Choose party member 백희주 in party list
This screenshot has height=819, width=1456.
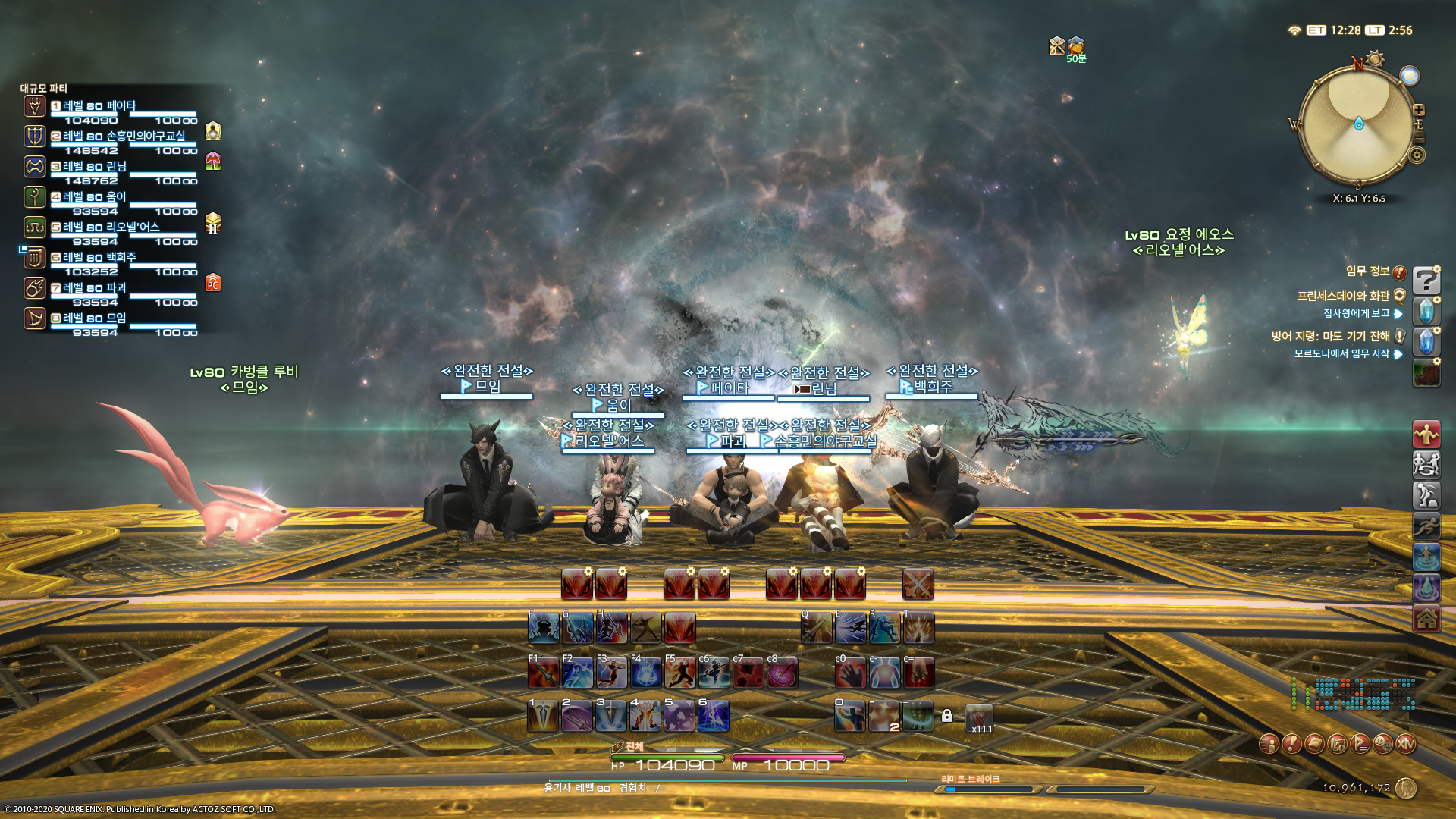99,258
